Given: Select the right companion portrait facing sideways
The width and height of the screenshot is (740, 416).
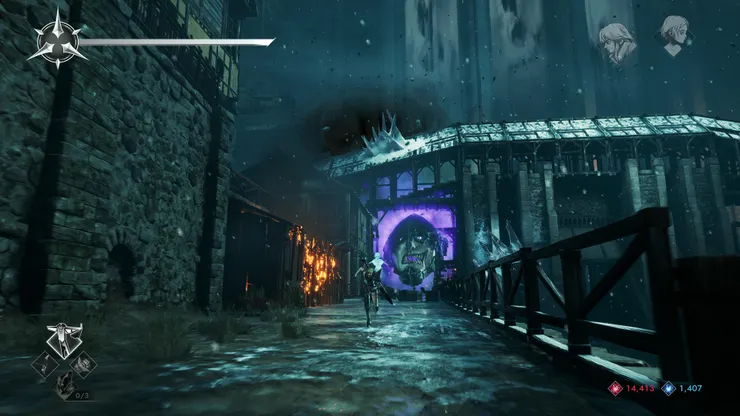Looking at the screenshot, I should point(675,37).
